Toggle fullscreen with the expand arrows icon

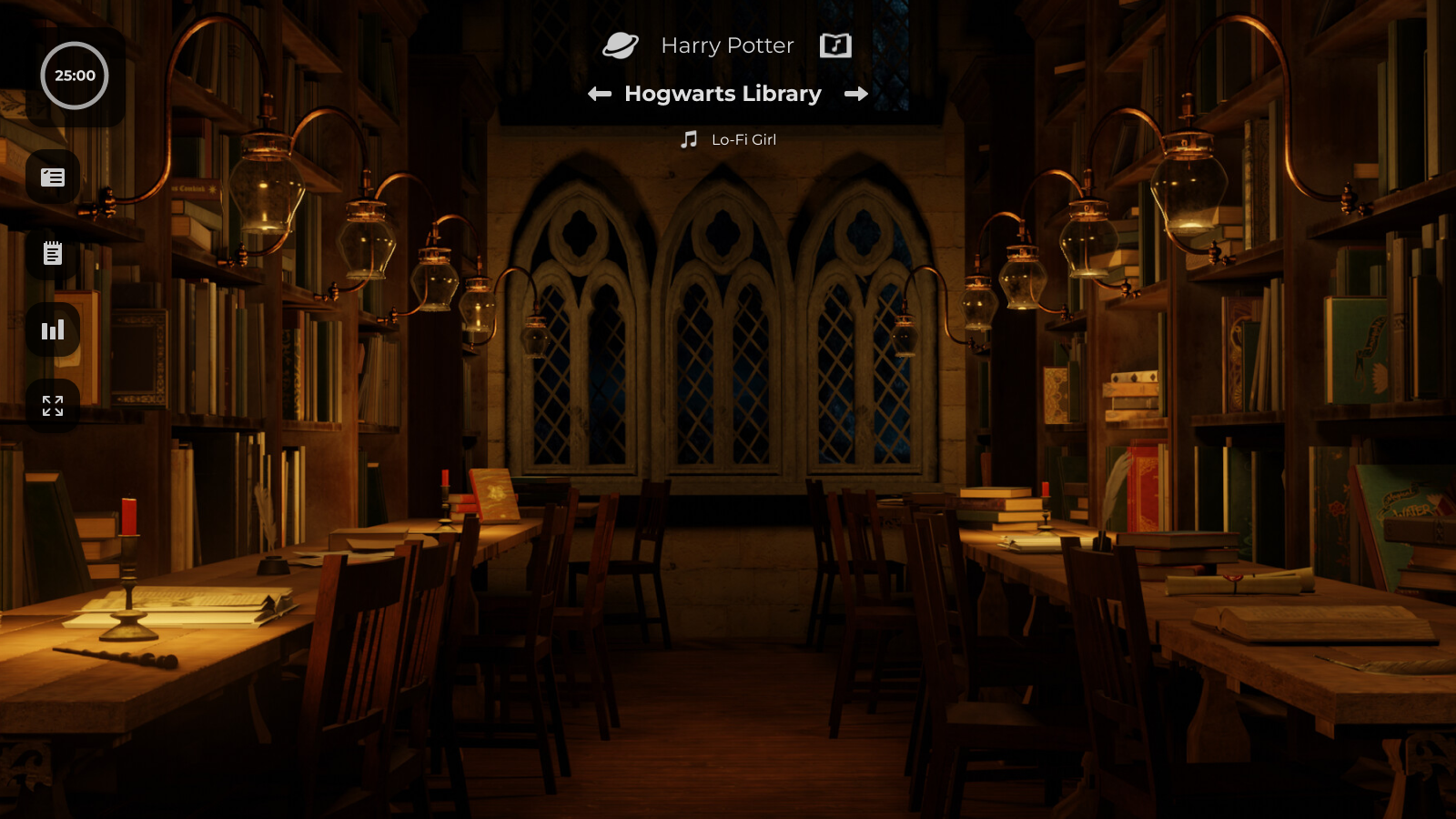click(53, 406)
